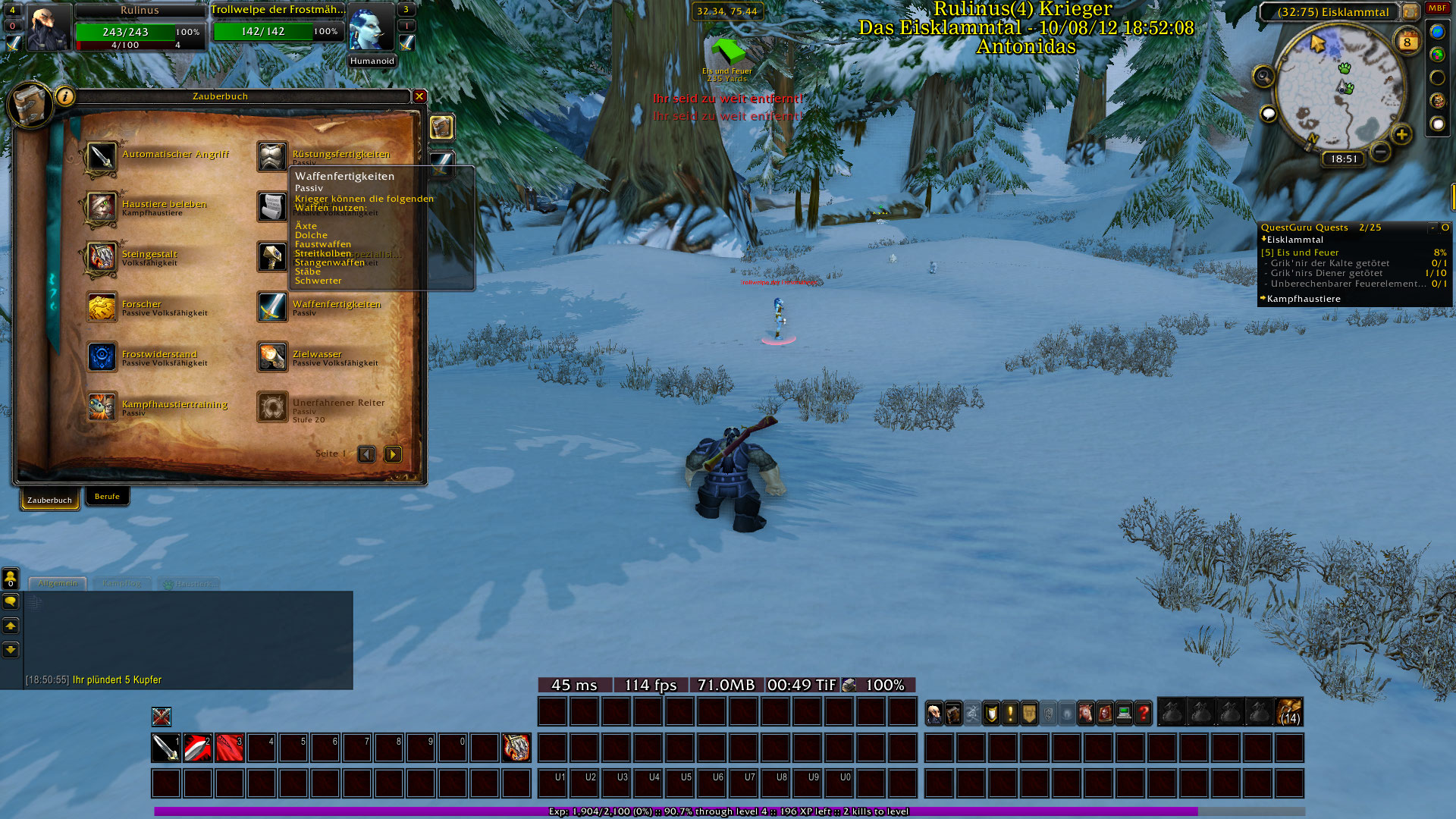Click the Rulinus player portrait
Screen dimensions: 1456x819
coord(49,29)
